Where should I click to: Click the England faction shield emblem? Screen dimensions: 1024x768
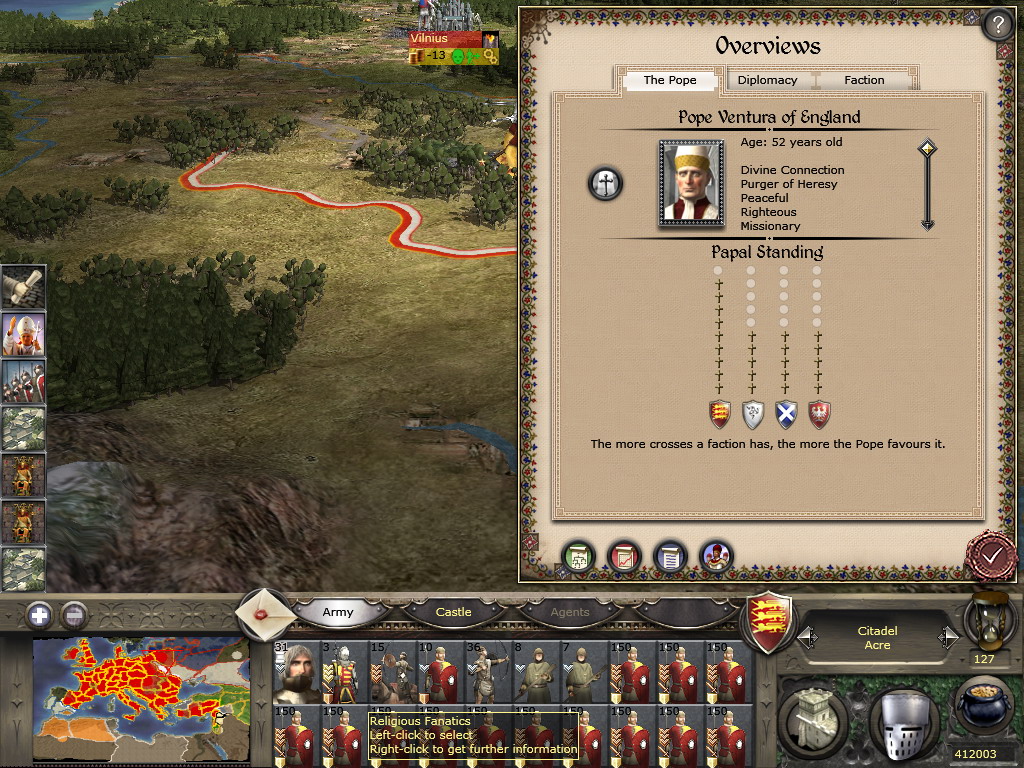[x=771, y=621]
